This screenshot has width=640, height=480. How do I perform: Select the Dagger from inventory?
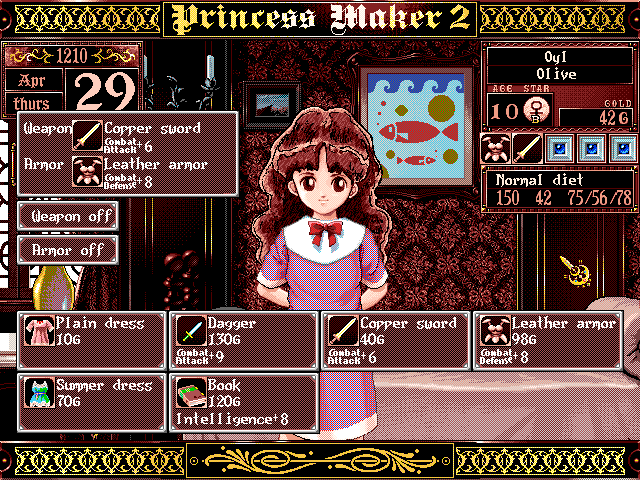pos(243,340)
